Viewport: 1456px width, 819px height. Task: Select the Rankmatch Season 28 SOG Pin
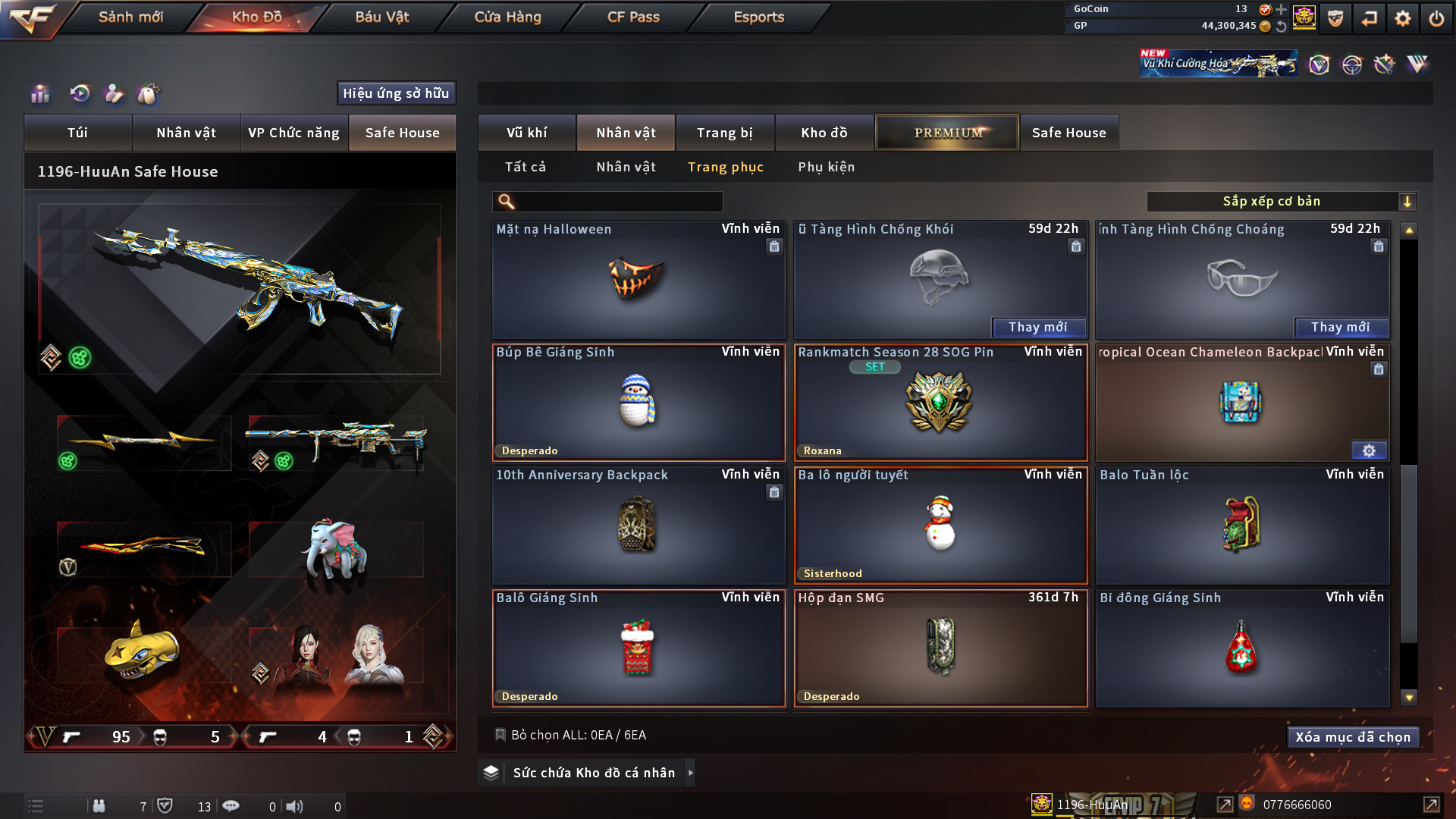click(940, 403)
